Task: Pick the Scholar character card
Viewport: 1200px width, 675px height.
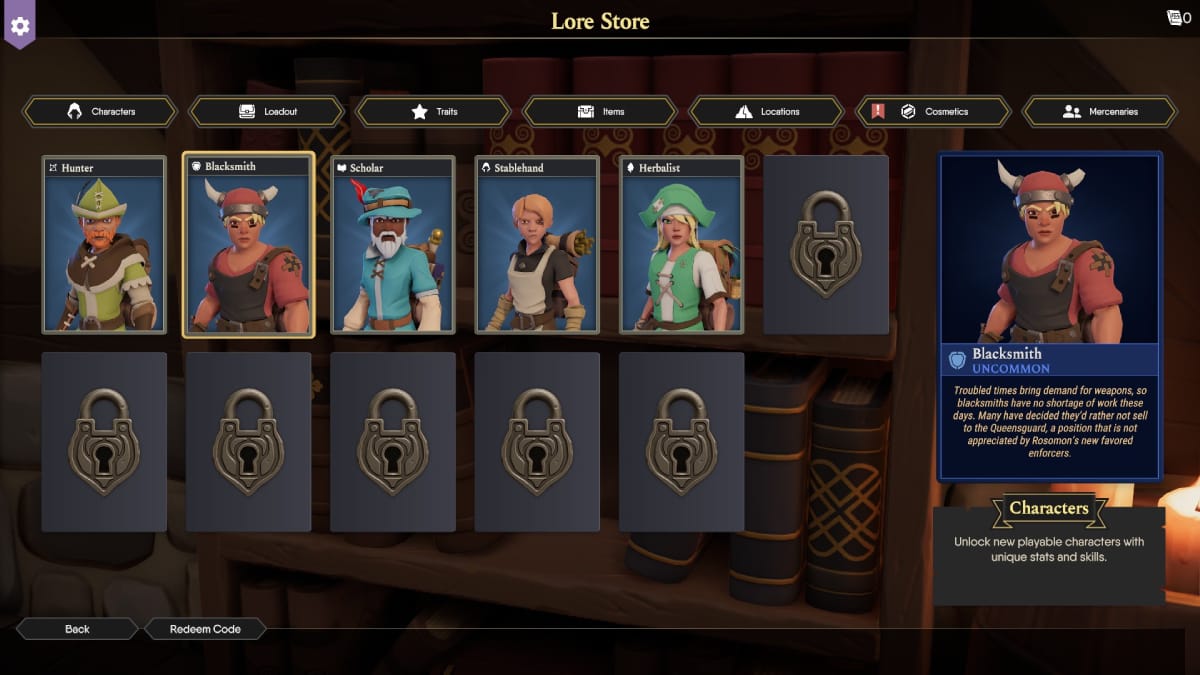Action: click(x=393, y=245)
